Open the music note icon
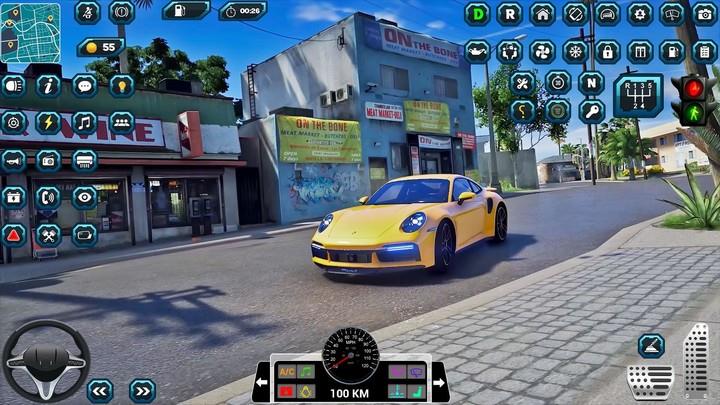This screenshot has height=405, width=720. click(x=84, y=122)
